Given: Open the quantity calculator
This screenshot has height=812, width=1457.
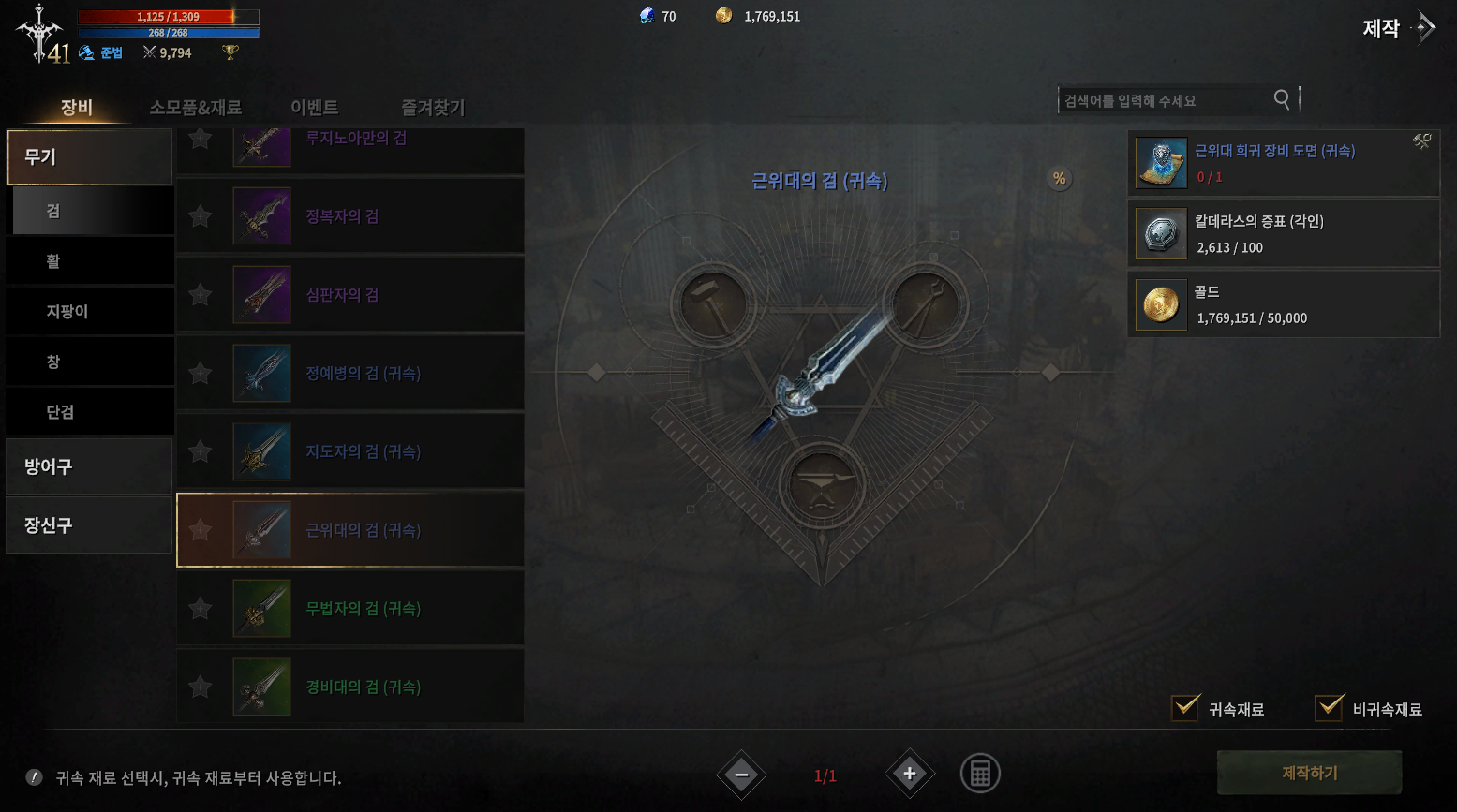Looking at the screenshot, I should click(980, 774).
